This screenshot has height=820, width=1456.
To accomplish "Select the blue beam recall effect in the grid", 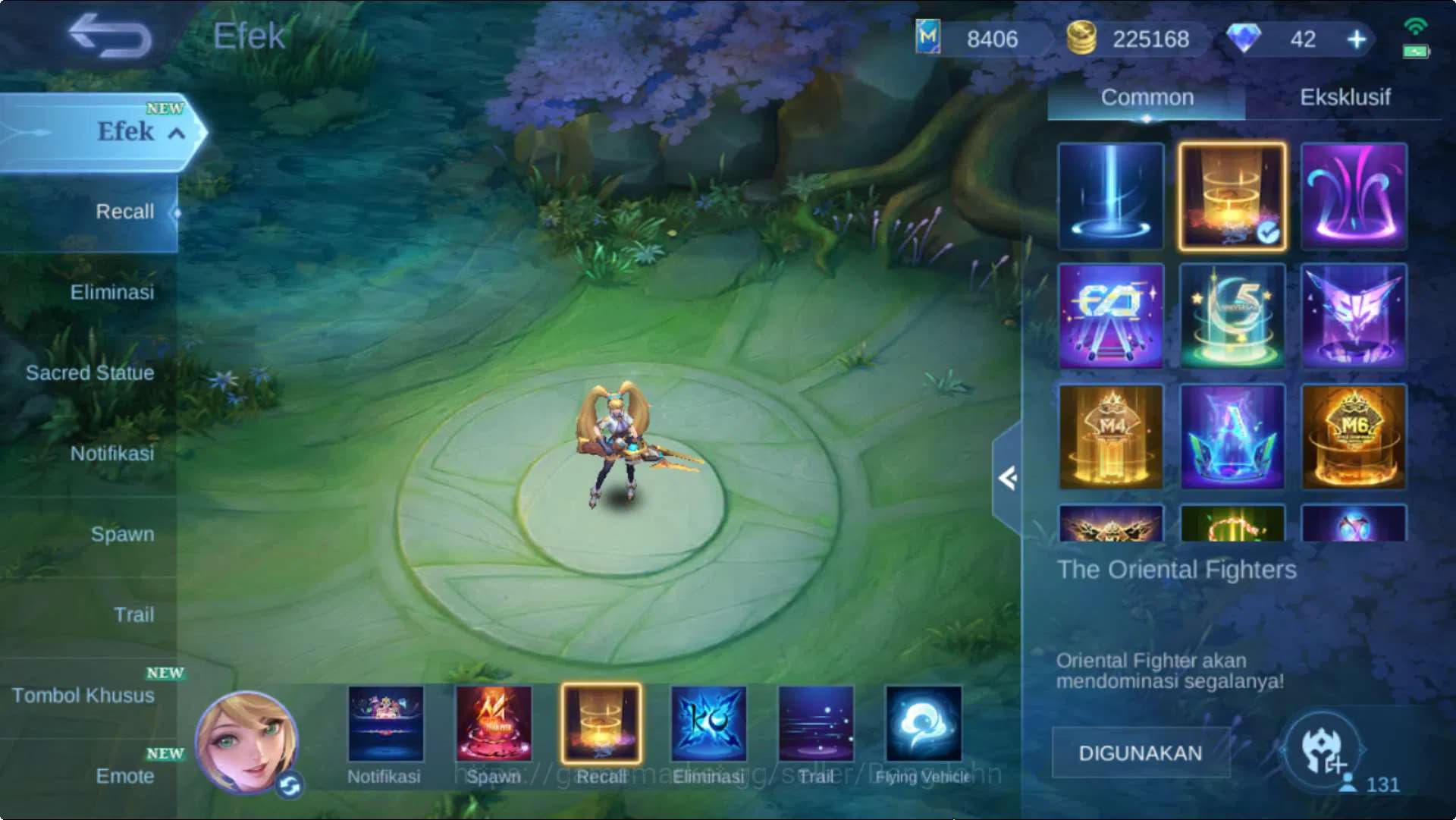I will pos(1110,196).
